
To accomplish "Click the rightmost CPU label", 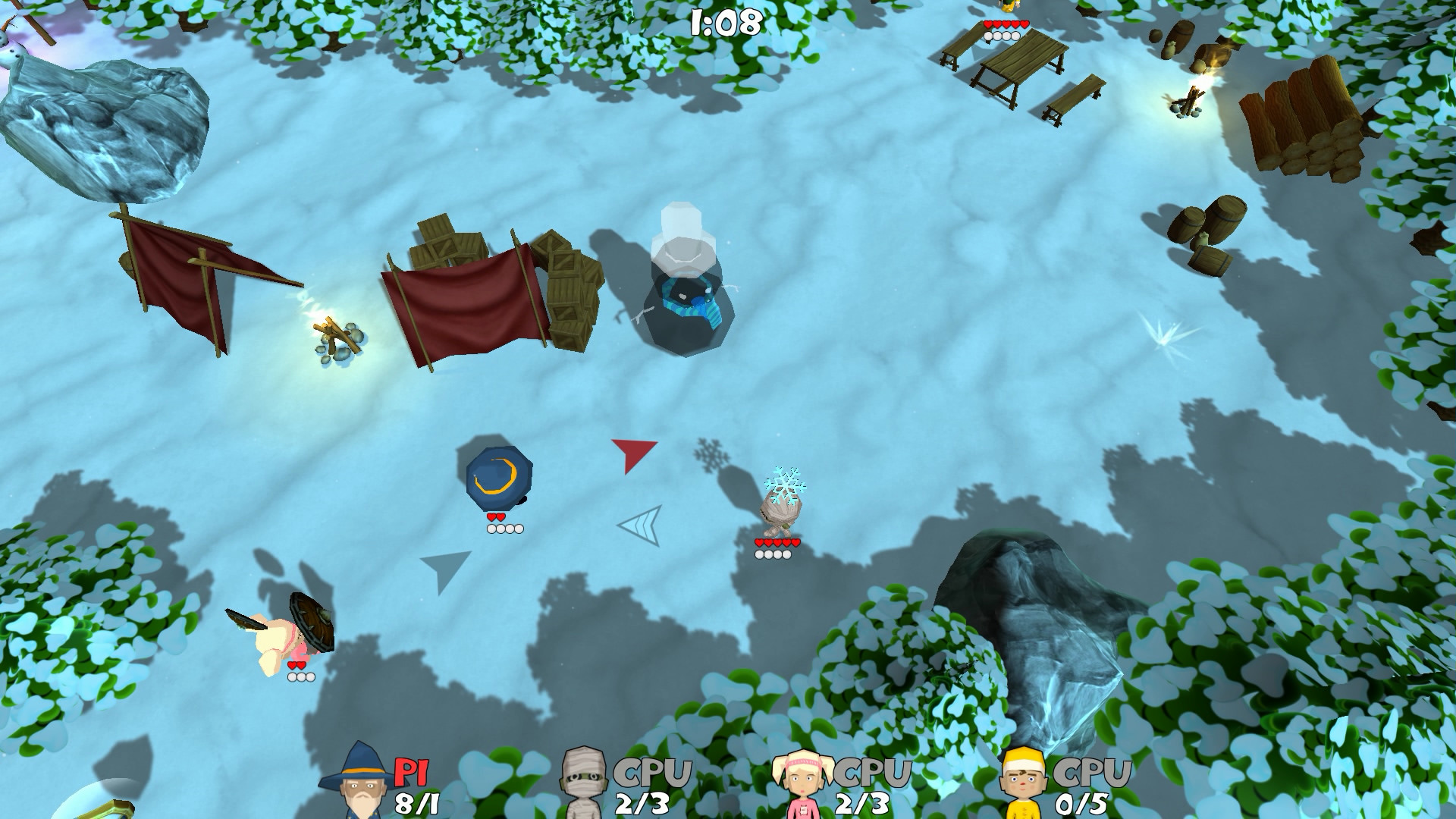I will point(1092,771).
